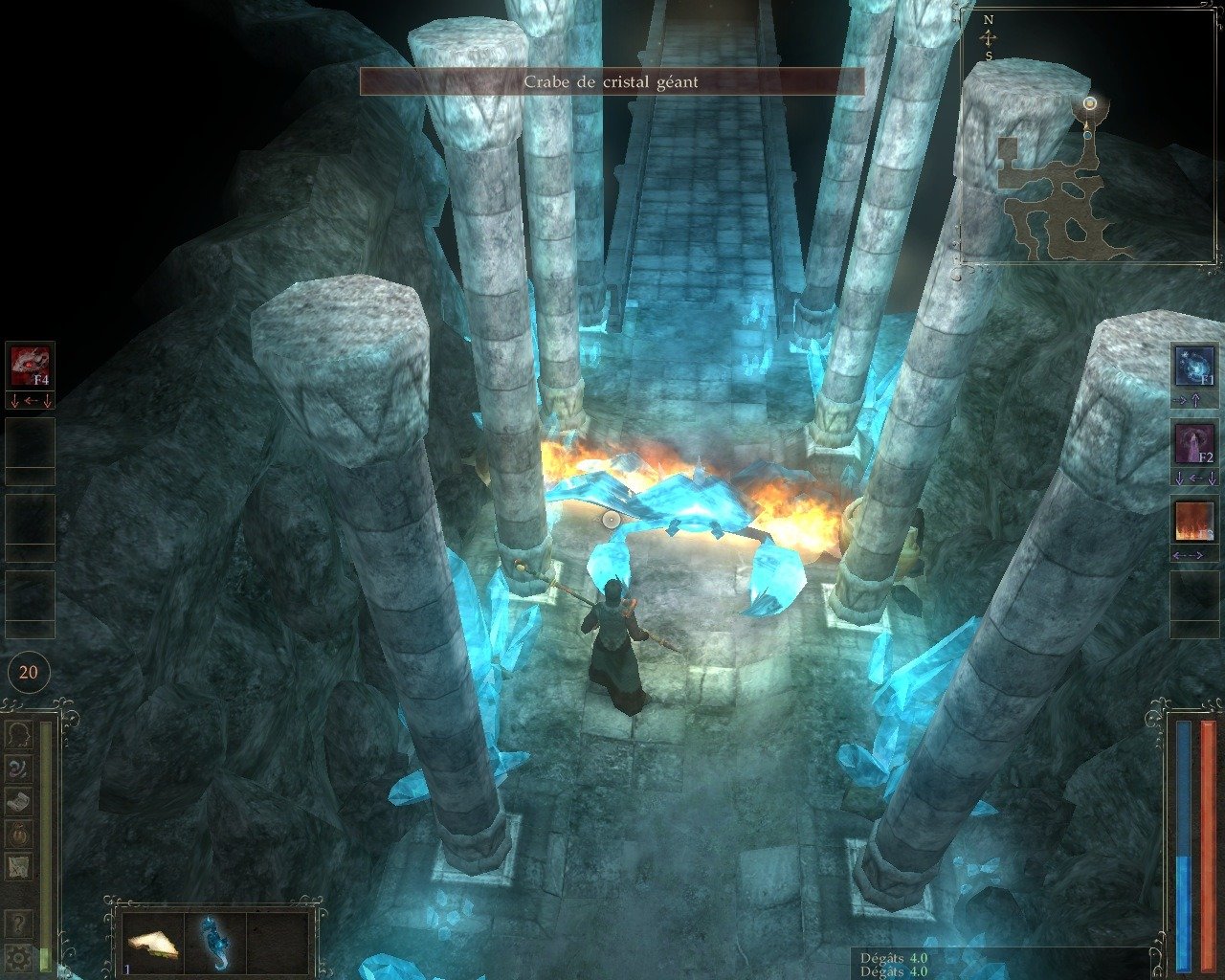Open the swirling magic spells panel
This screenshot has height=980, width=1225.
pyautogui.click(x=19, y=768)
